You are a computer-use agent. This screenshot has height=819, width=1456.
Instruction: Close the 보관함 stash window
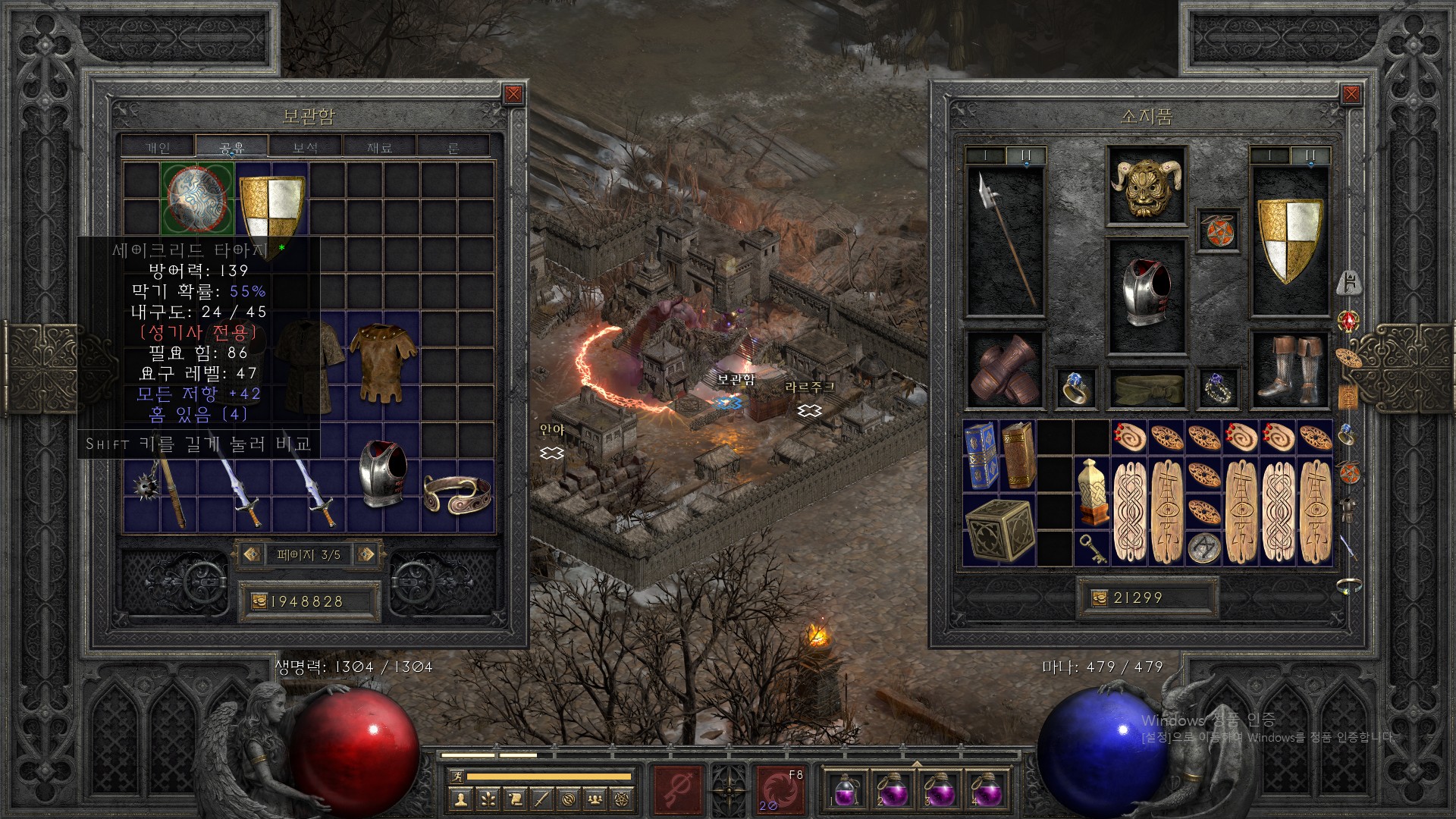pos(513,94)
